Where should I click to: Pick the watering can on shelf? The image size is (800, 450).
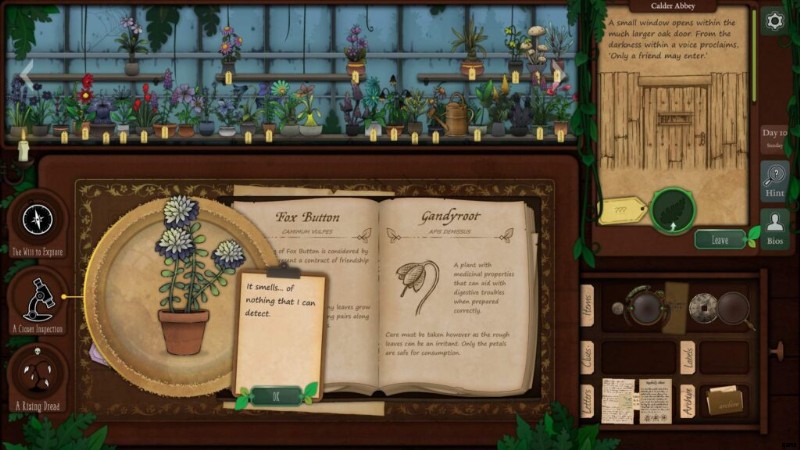[457, 116]
